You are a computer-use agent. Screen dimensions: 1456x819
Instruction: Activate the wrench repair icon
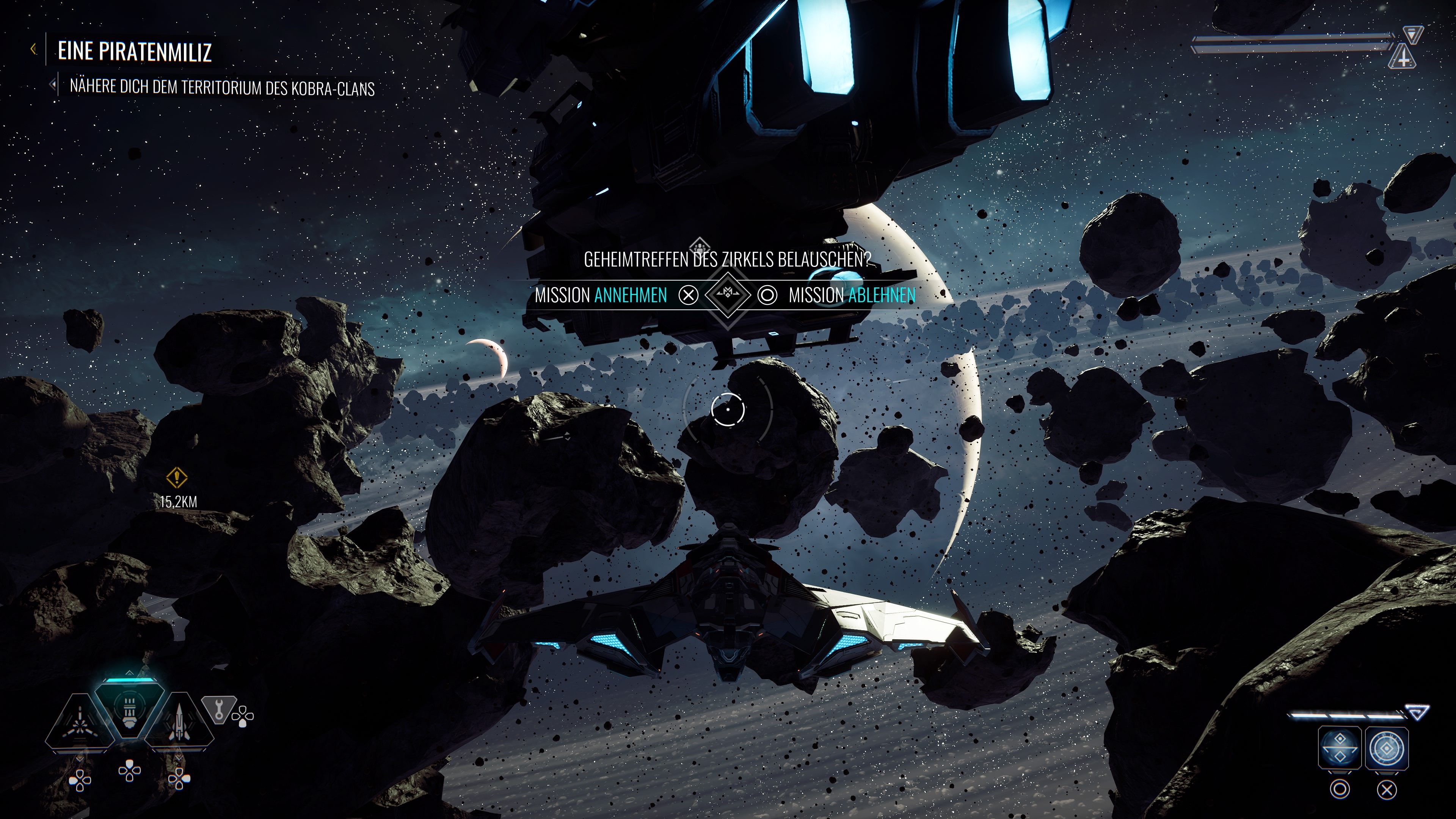click(x=219, y=708)
